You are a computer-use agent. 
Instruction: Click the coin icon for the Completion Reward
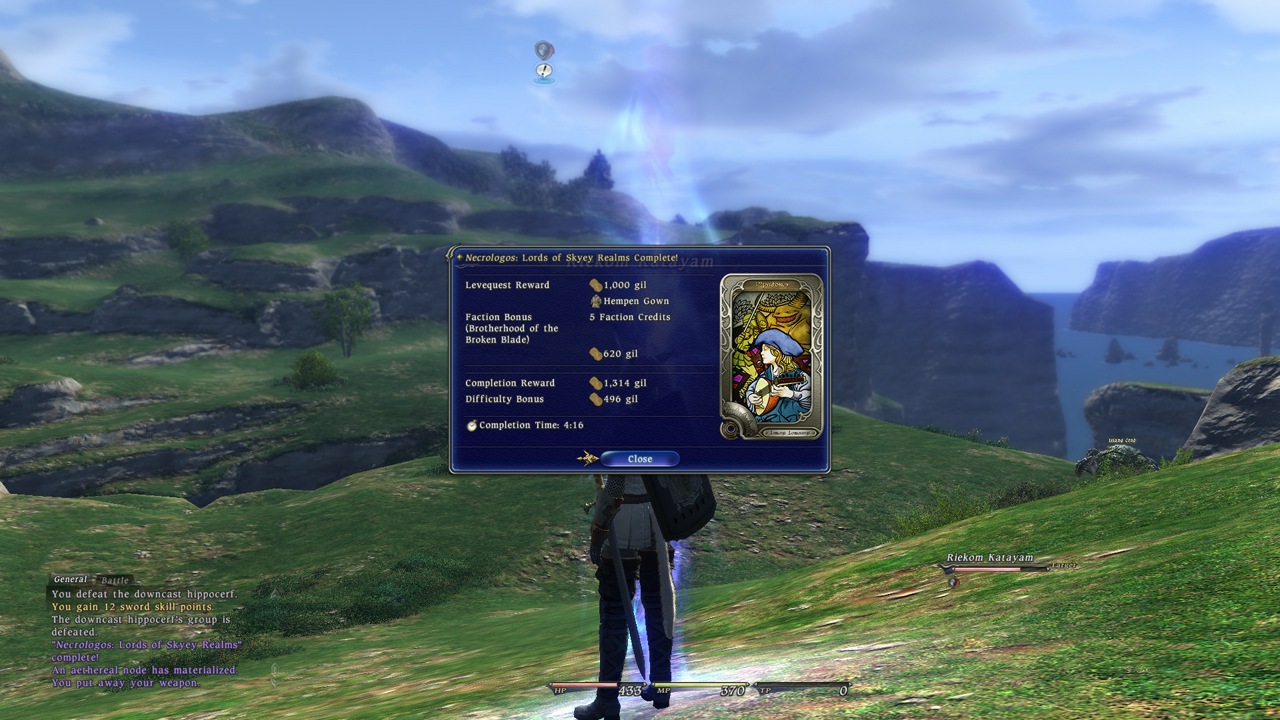coord(596,382)
